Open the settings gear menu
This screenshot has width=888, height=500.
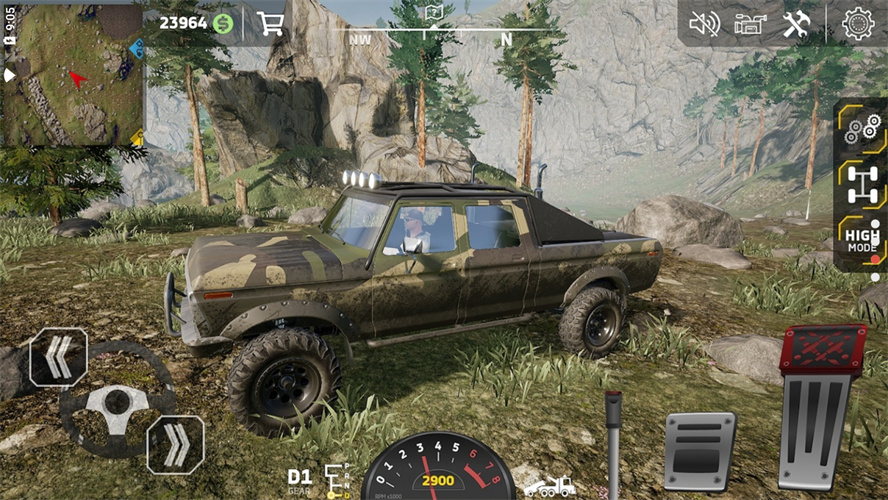(857, 23)
